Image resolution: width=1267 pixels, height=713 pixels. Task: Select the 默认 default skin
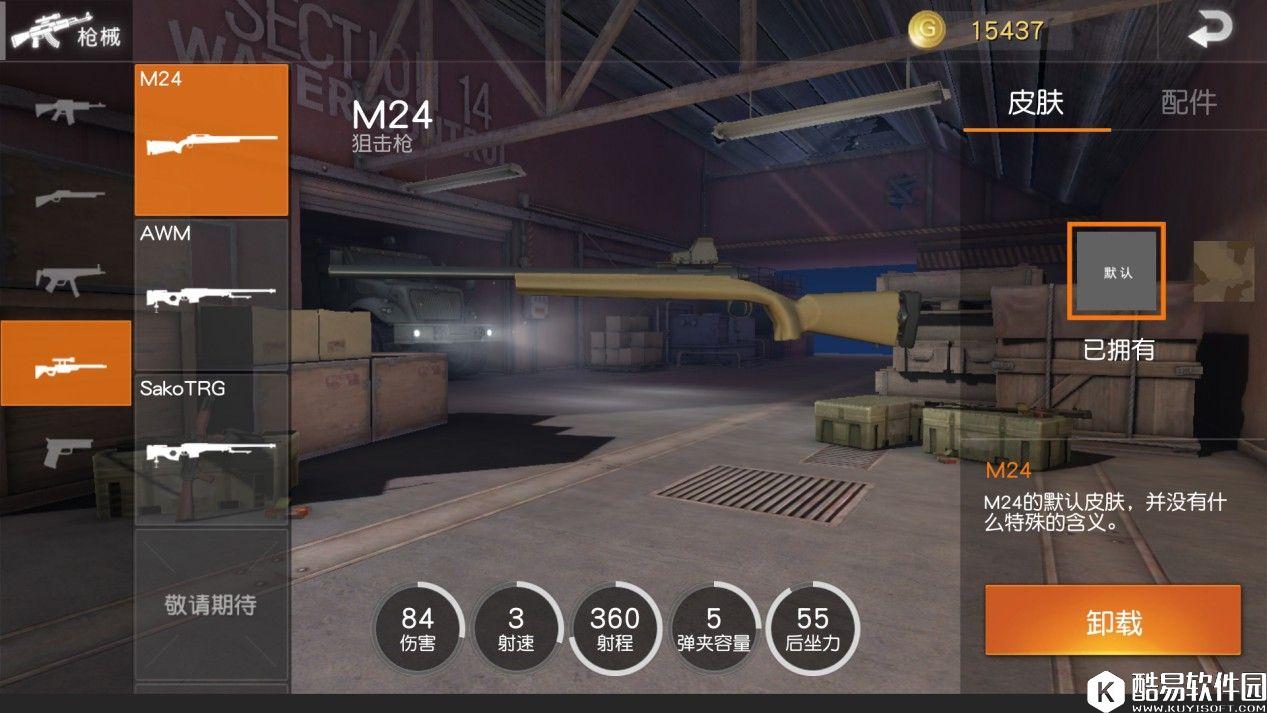(1117, 271)
